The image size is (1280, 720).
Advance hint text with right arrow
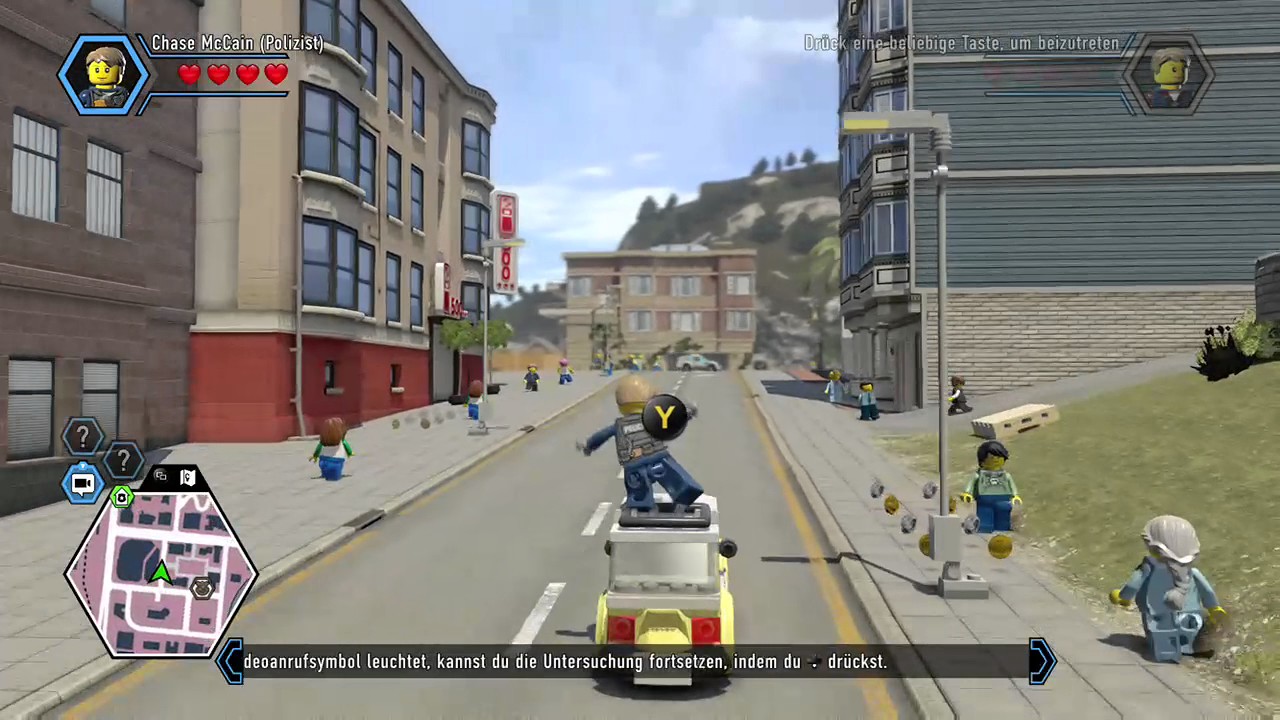[x=1042, y=661]
